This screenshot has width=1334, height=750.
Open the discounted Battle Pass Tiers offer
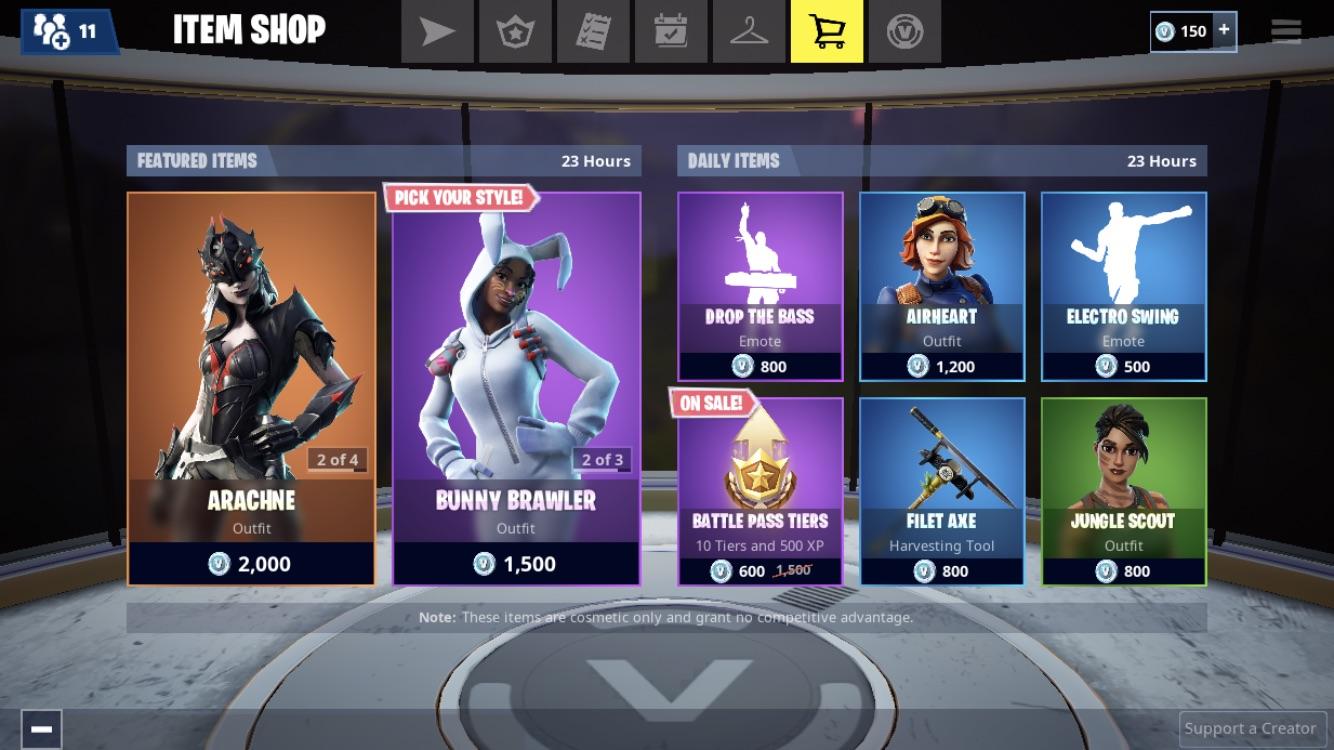click(760, 490)
